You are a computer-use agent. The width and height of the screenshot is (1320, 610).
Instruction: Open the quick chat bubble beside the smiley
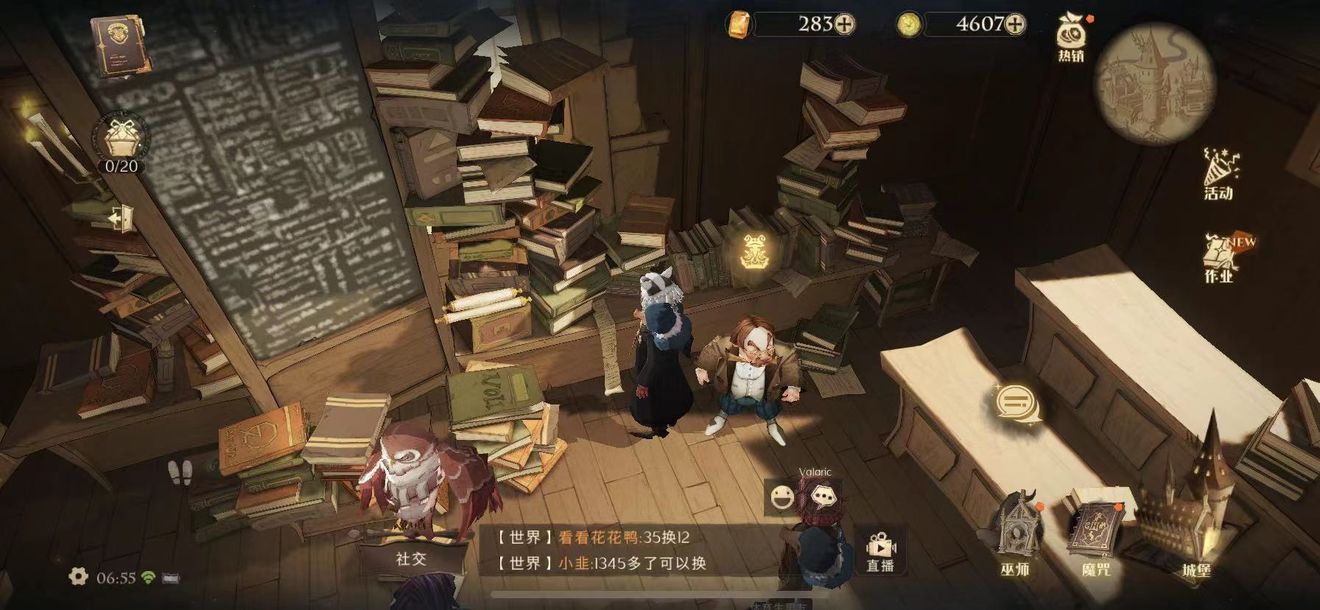(822, 495)
